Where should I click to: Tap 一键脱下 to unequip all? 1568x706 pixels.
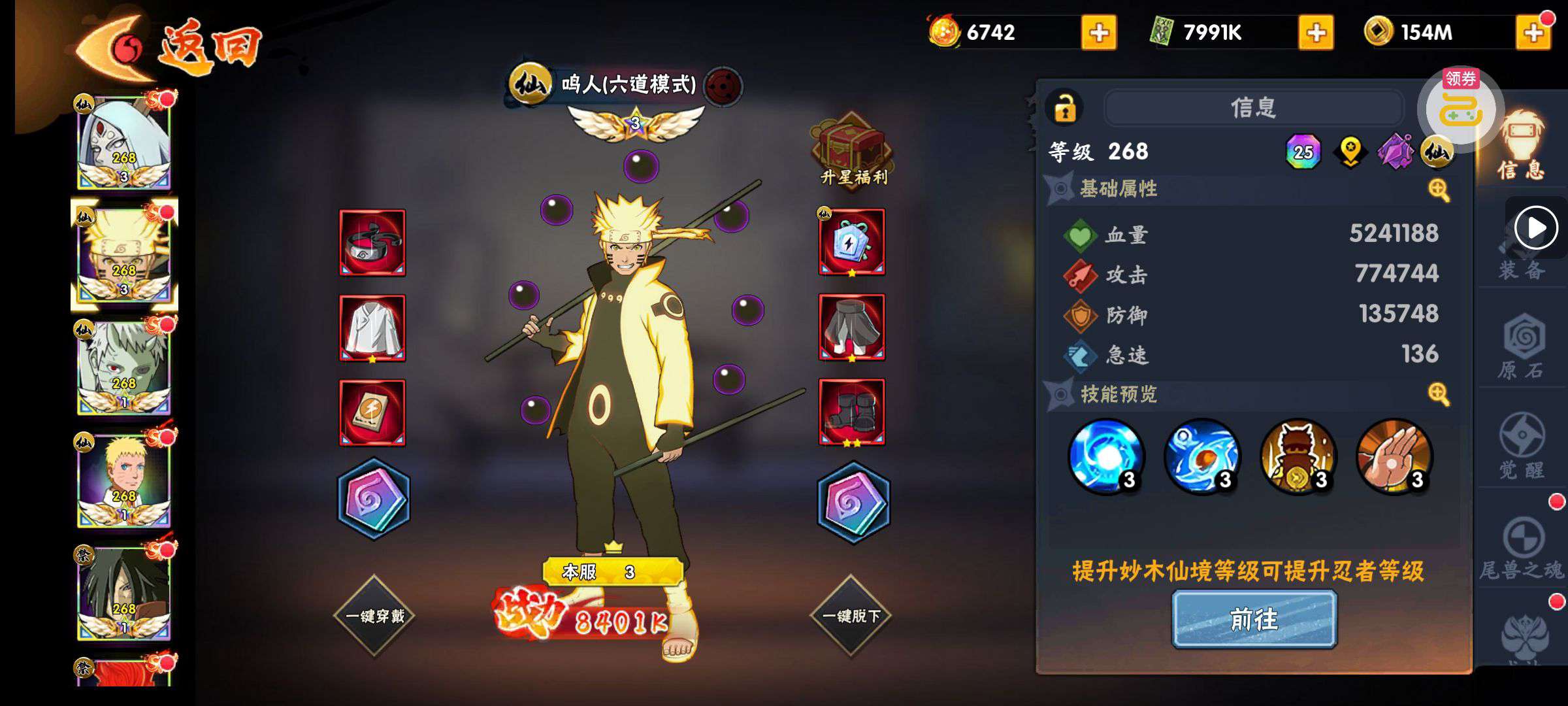point(851,616)
